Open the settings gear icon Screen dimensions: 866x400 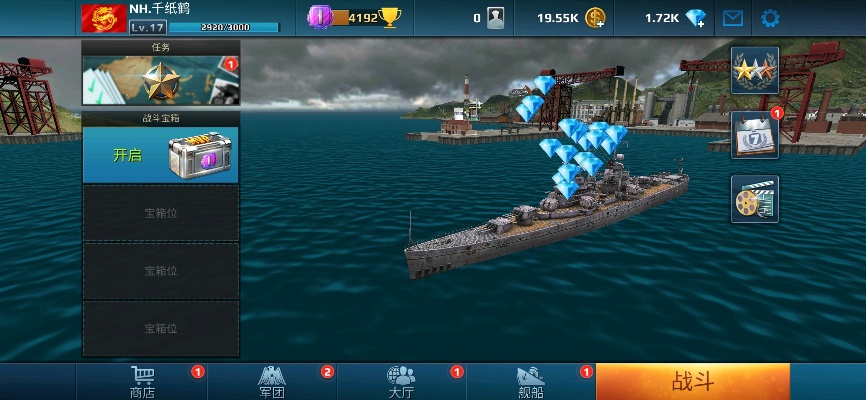point(770,18)
